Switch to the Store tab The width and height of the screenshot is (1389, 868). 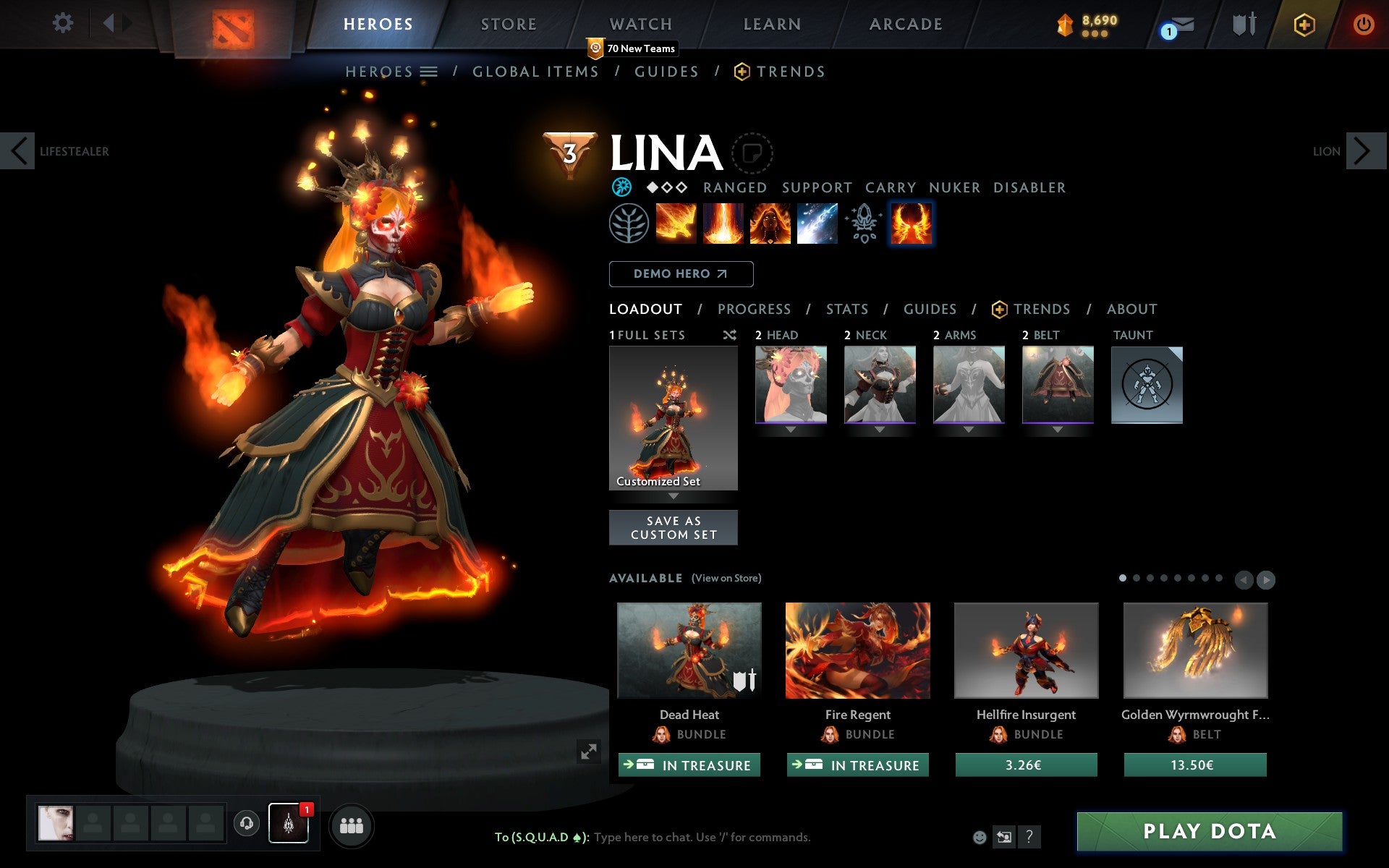coord(509,24)
